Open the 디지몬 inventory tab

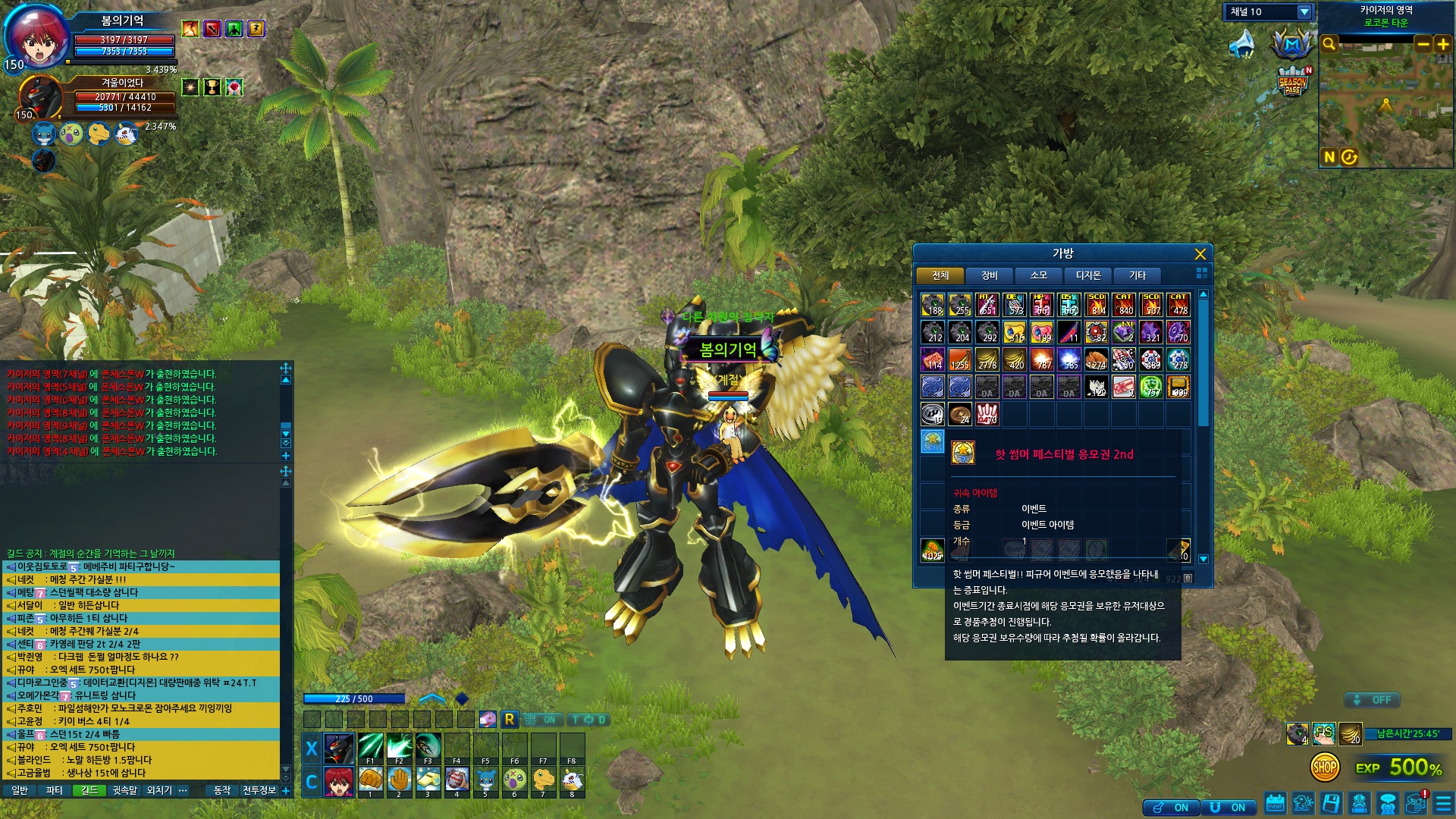point(1087,275)
